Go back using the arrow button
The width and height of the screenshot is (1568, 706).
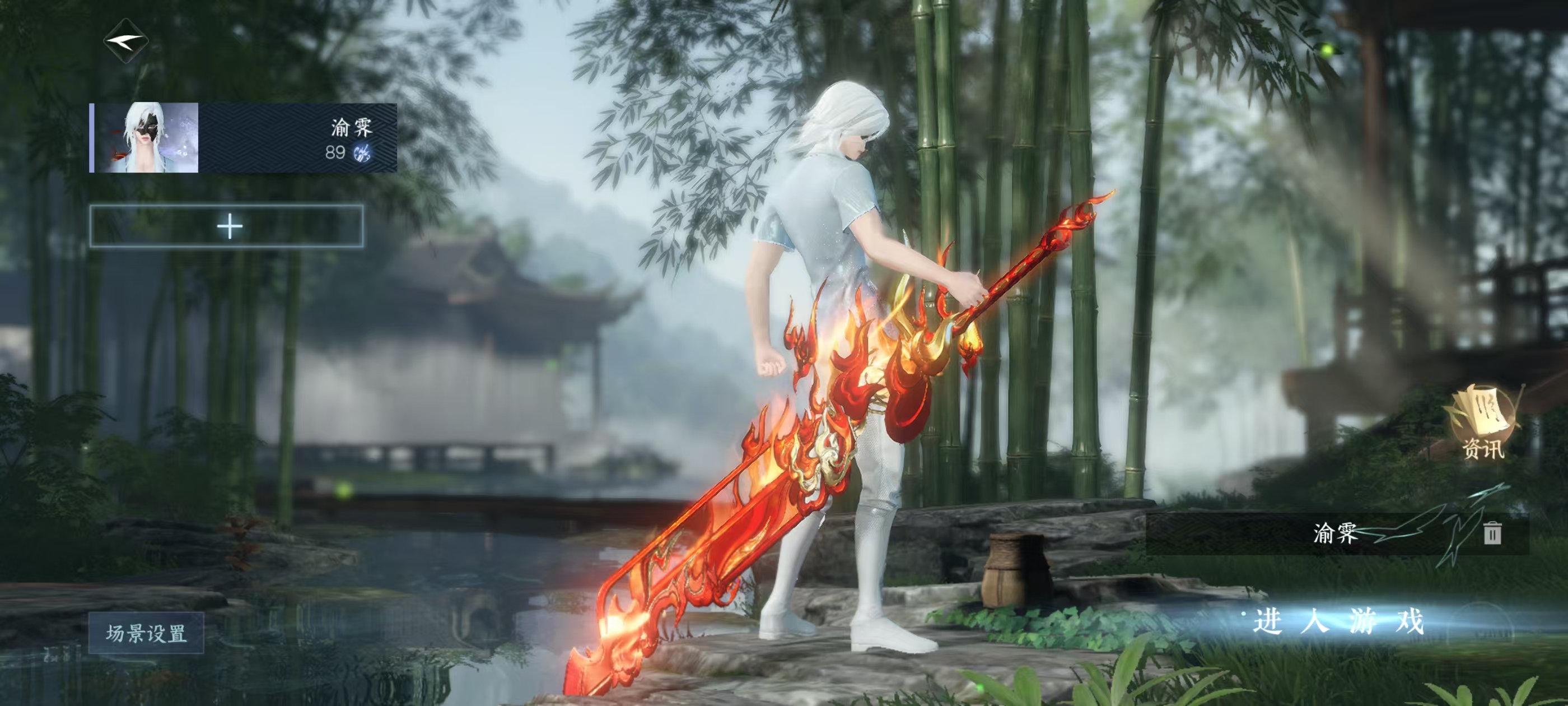tap(126, 41)
